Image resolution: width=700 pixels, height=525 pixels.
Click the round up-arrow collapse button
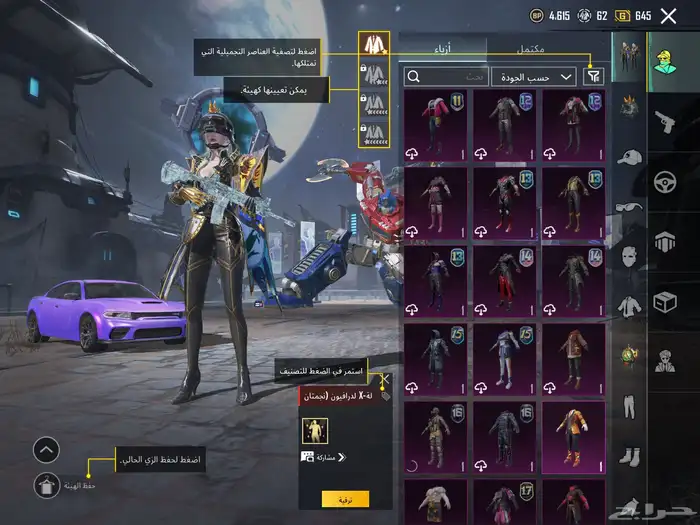point(46,450)
